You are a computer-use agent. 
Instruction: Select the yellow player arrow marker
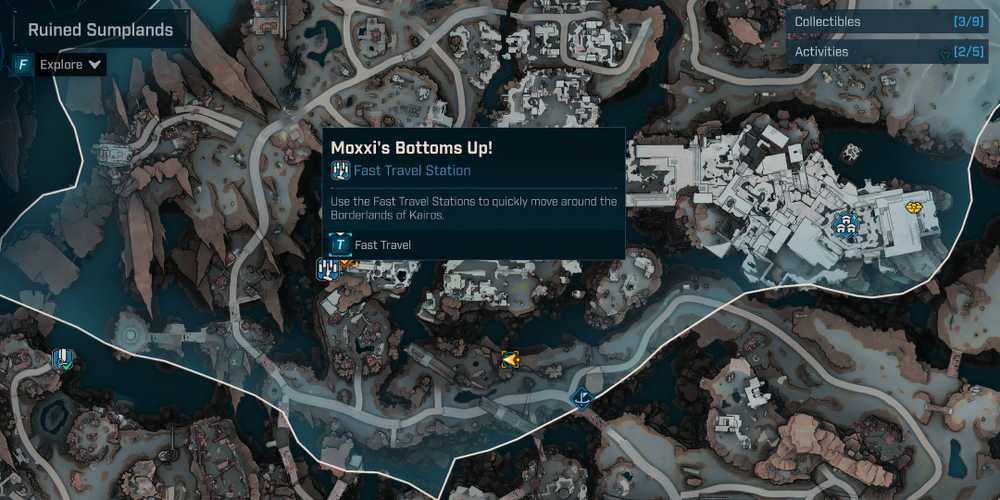(x=509, y=359)
